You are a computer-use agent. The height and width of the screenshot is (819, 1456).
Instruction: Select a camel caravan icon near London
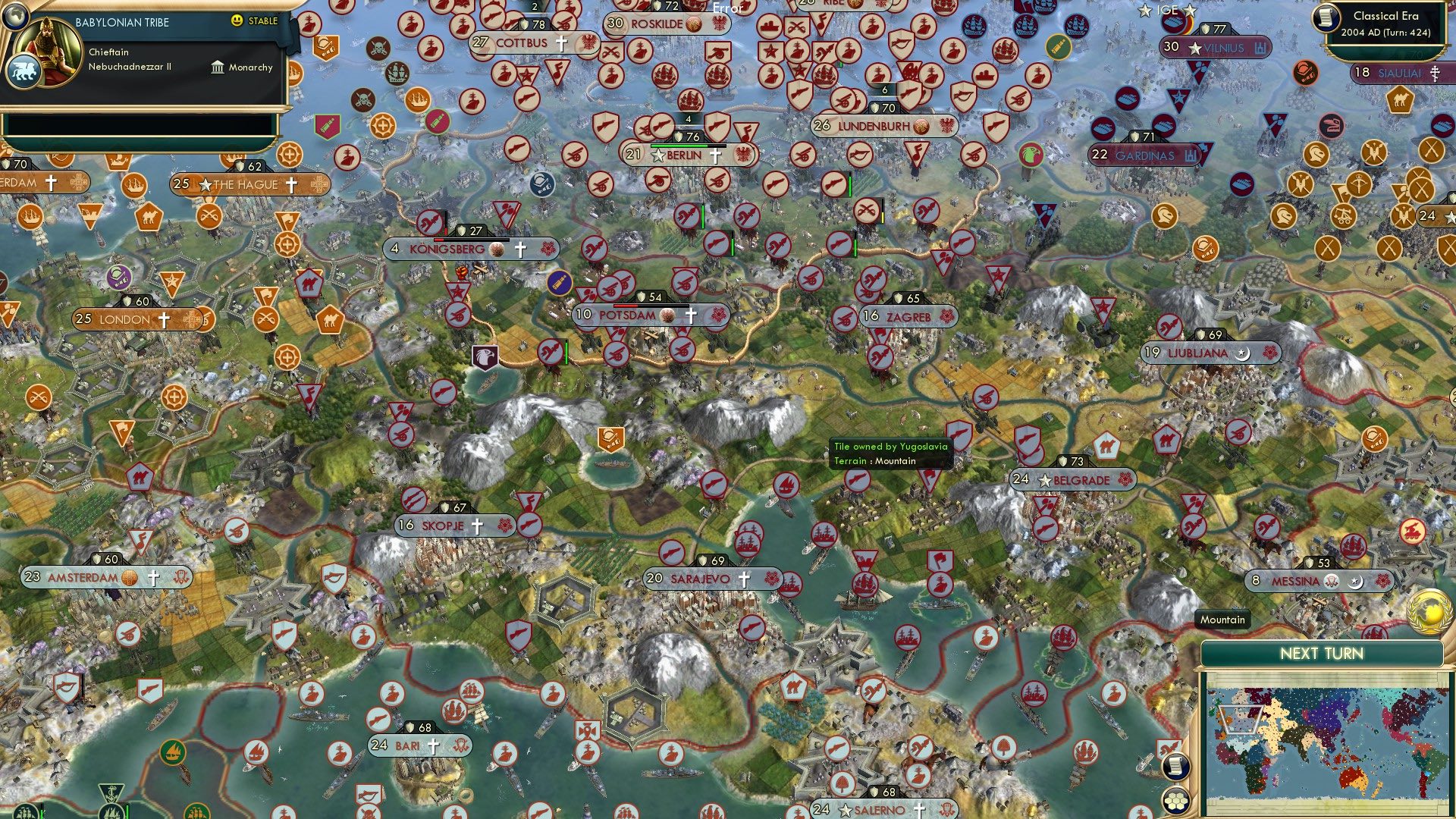331,318
